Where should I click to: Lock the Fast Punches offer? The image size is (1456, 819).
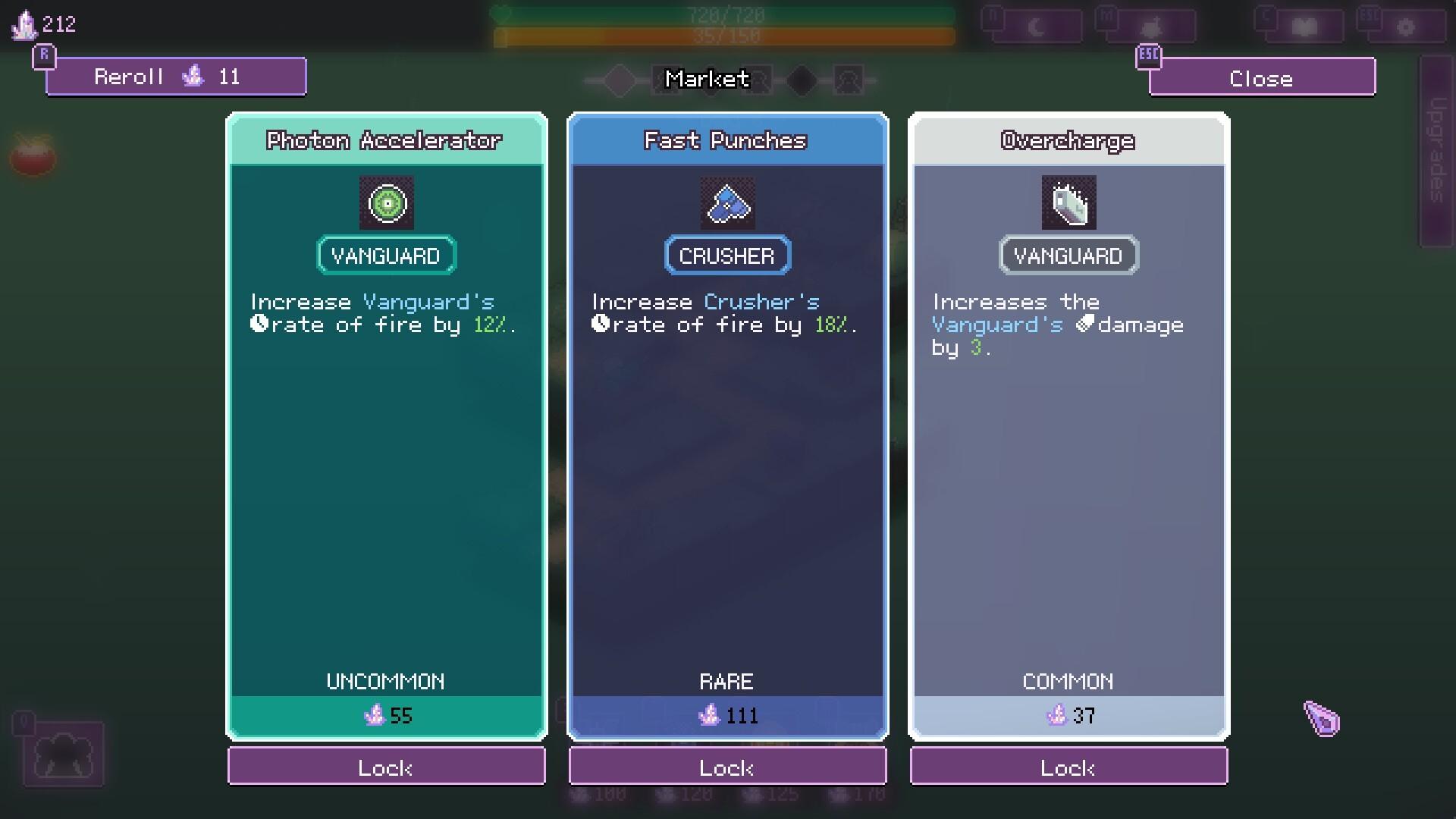pyautogui.click(x=727, y=767)
